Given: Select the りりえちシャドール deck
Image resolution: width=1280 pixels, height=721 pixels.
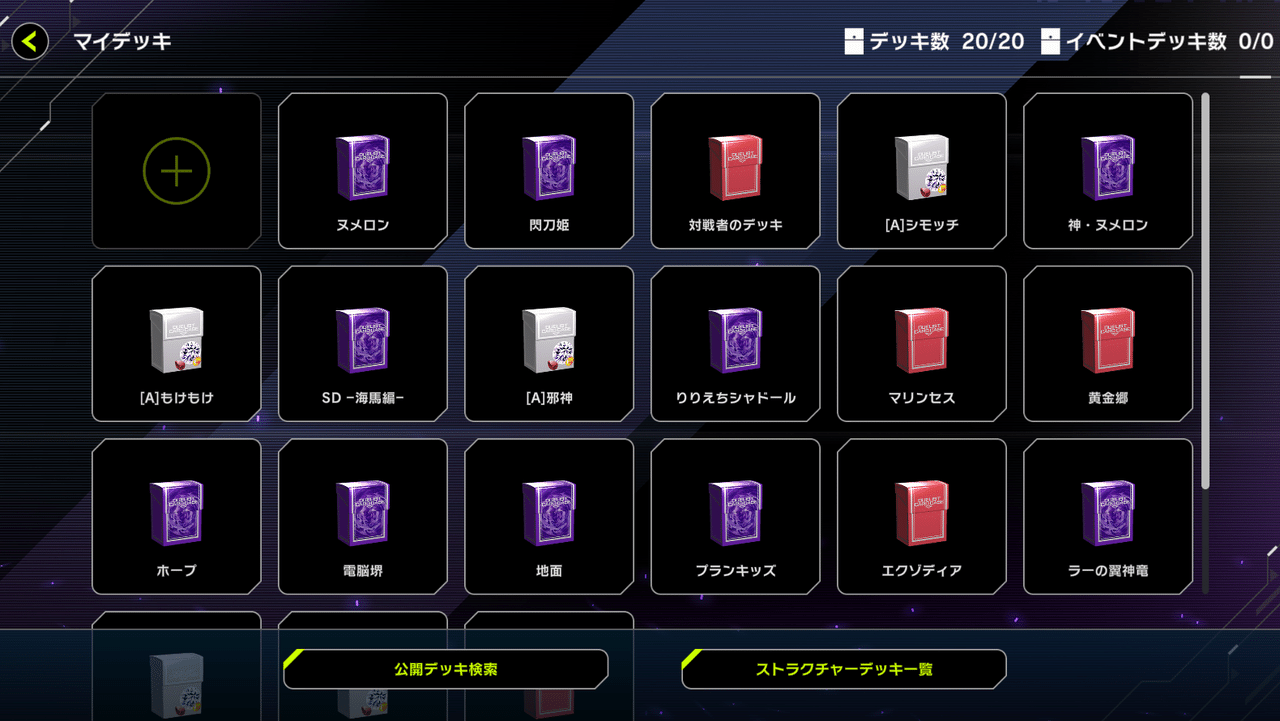Looking at the screenshot, I should tap(735, 343).
